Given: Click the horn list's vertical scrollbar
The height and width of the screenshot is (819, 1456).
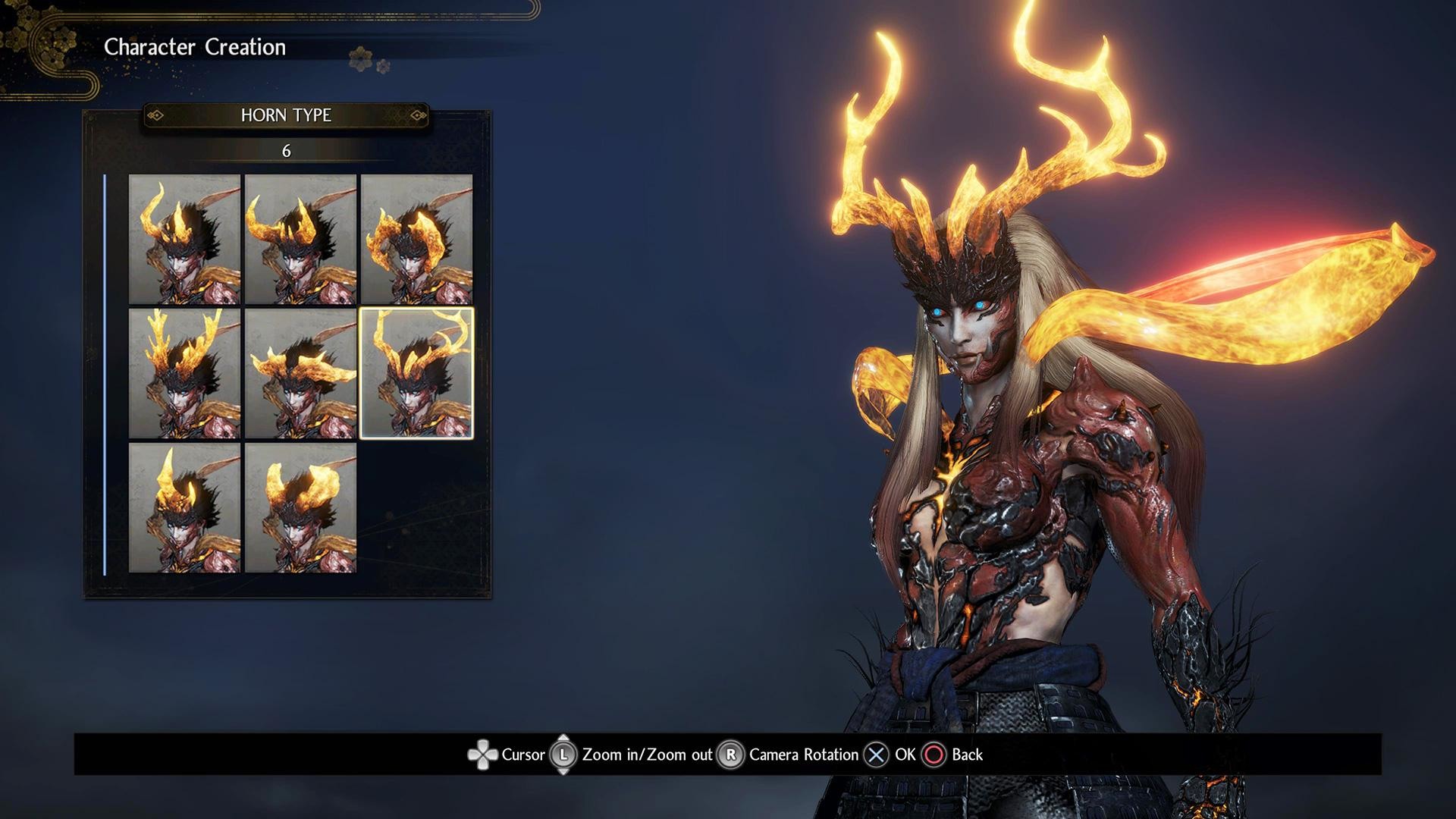Looking at the screenshot, I should [x=105, y=375].
